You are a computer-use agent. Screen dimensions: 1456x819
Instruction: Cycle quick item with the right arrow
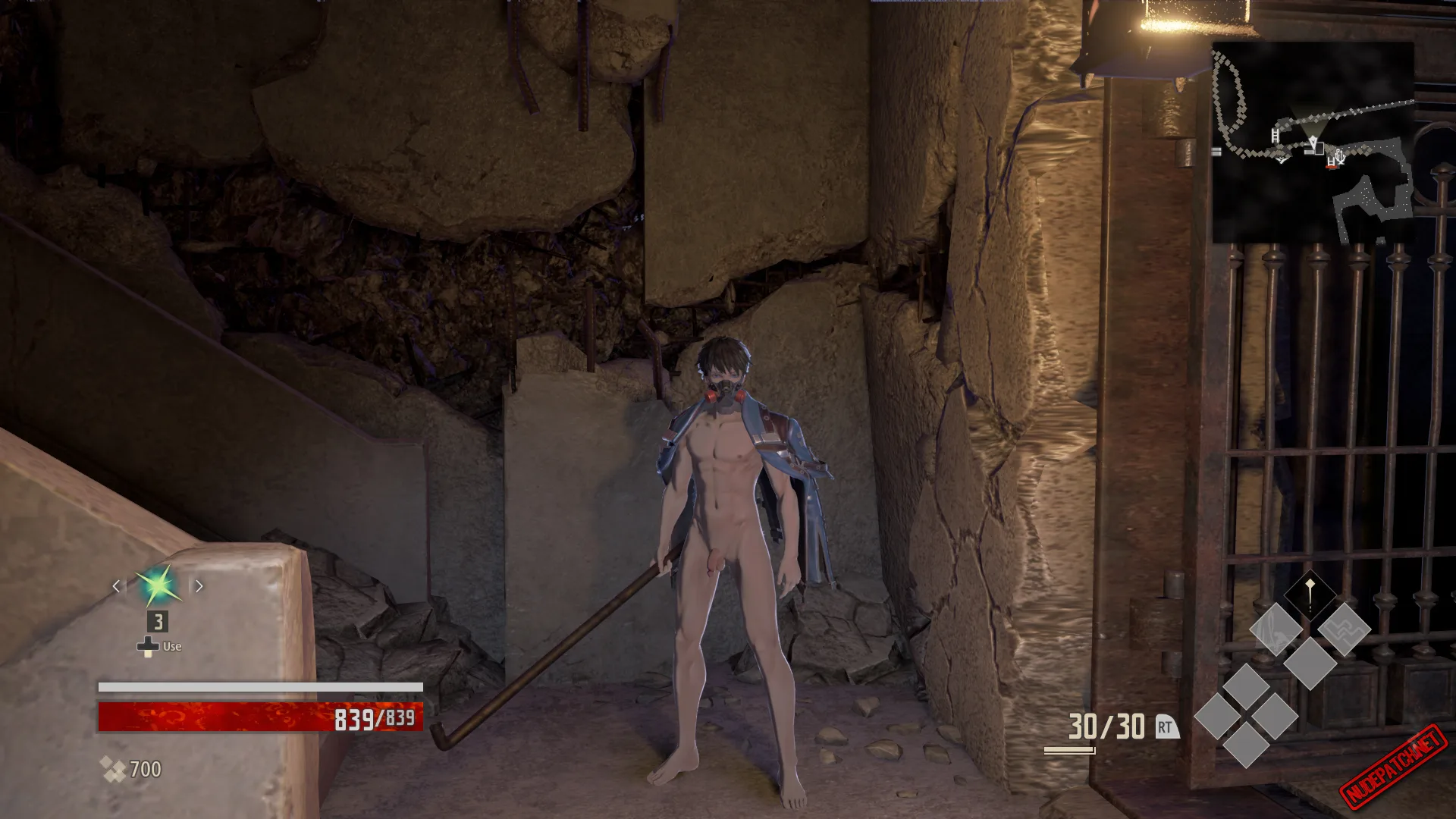pos(199,585)
